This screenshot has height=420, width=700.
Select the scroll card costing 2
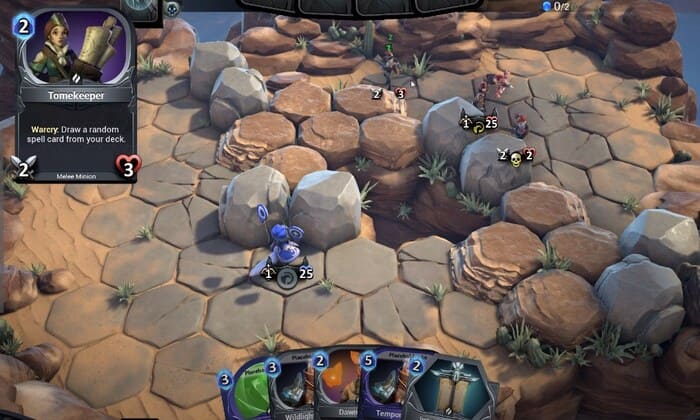pyautogui.click(x=445, y=390)
